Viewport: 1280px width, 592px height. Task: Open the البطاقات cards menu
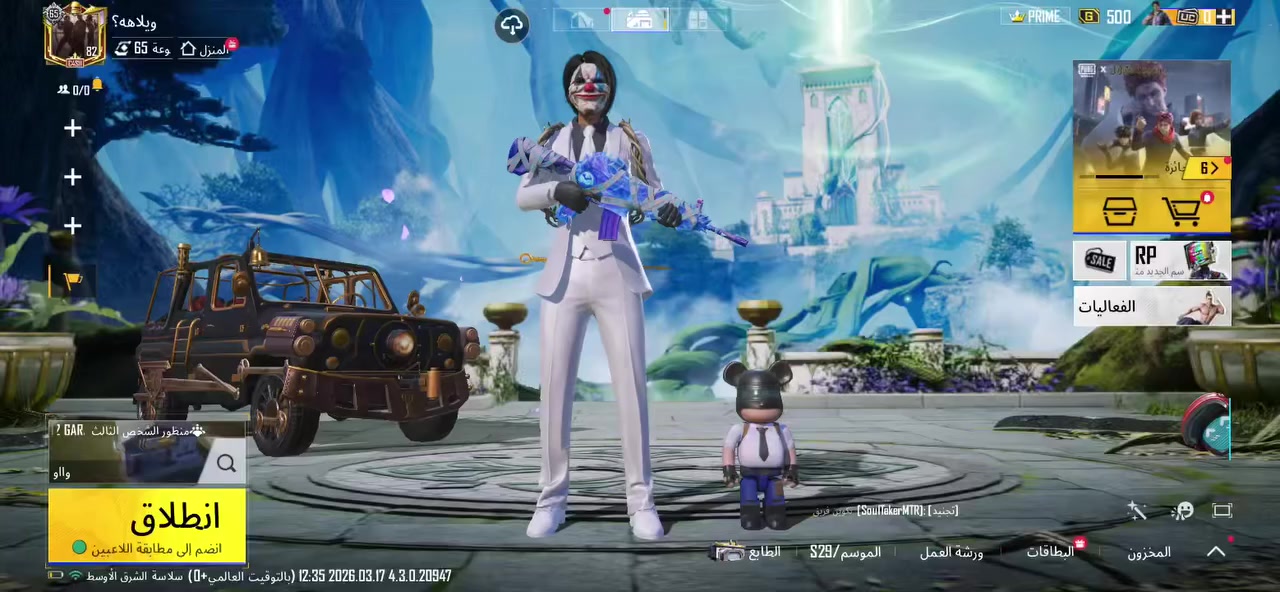coord(1050,552)
